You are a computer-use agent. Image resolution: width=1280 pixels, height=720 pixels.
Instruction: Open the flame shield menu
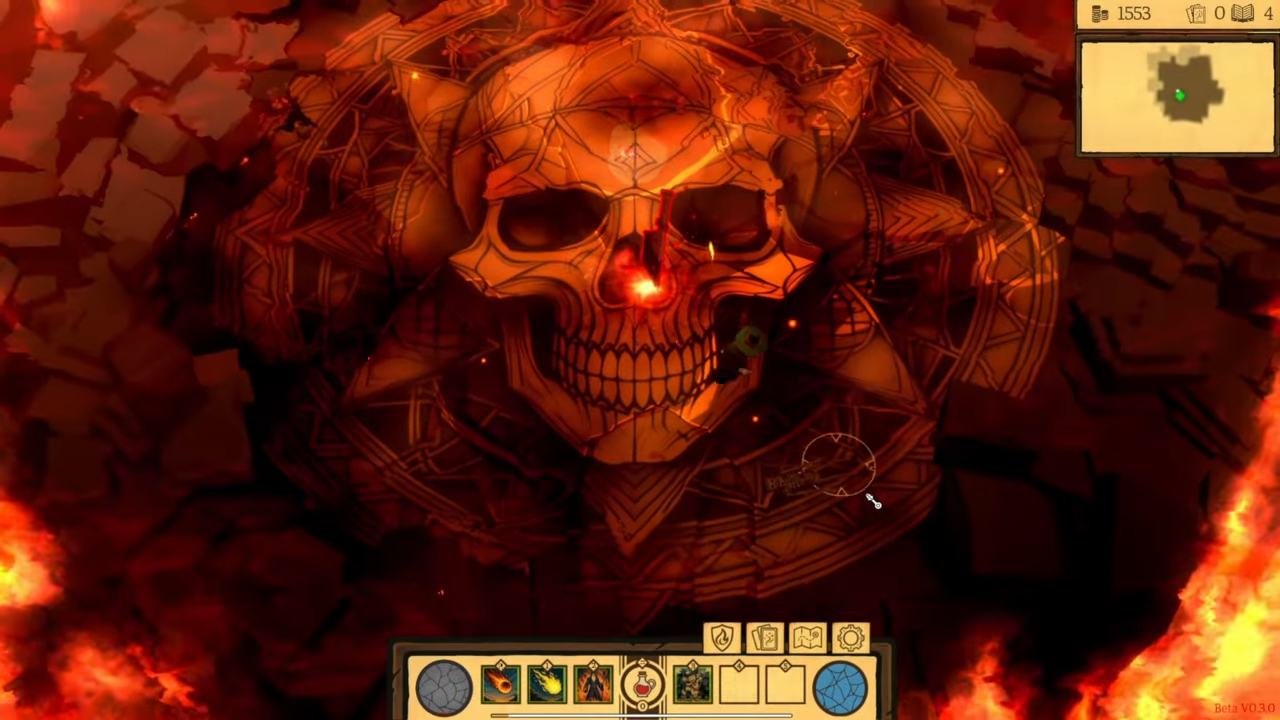pos(721,637)
